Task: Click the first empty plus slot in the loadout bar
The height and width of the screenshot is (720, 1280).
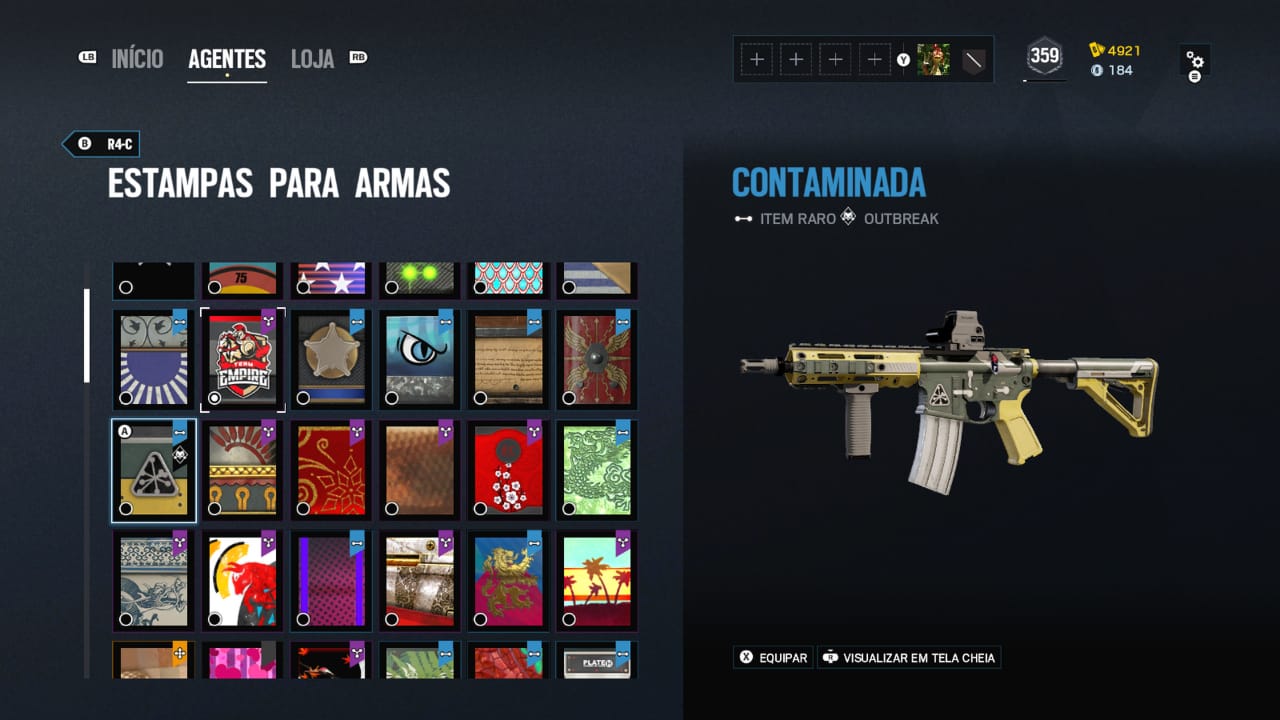Action: pyautogui.click(x=757, y=59)
